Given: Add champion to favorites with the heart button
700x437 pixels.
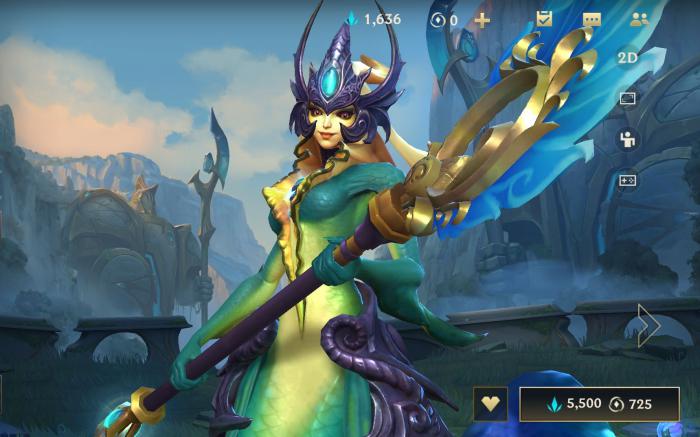Looking at the screenshot, I should [x=490, y=404].
